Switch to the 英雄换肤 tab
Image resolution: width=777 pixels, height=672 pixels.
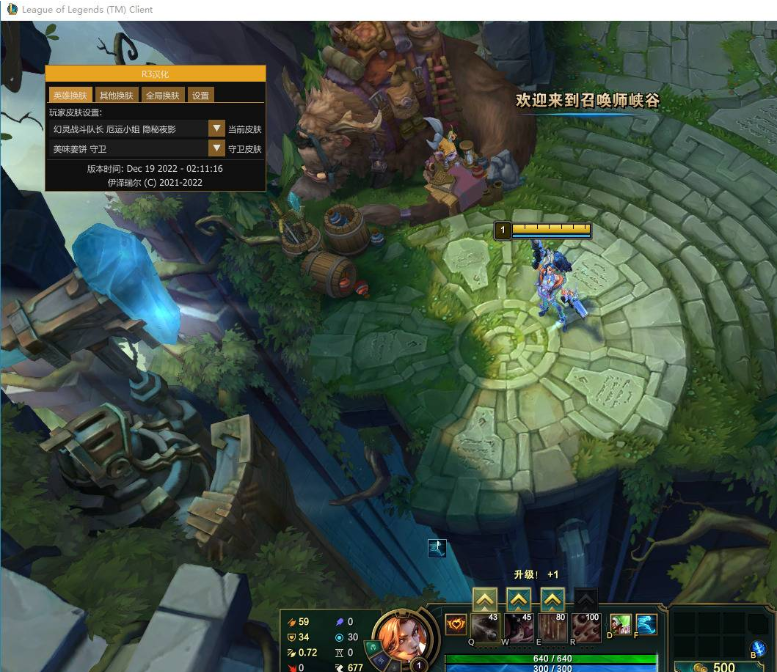pos(69,95)
